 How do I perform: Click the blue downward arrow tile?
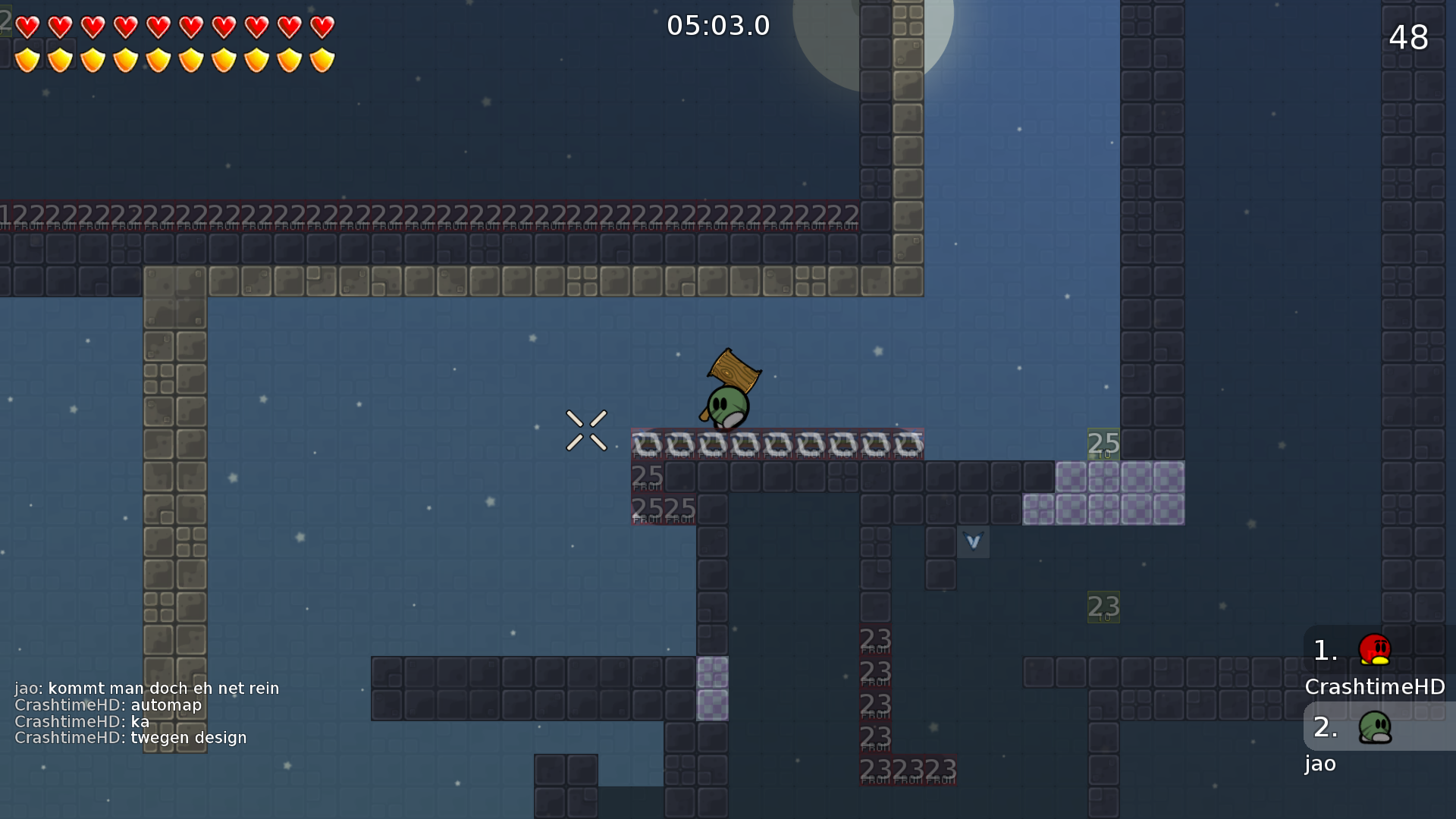[973, 542]
